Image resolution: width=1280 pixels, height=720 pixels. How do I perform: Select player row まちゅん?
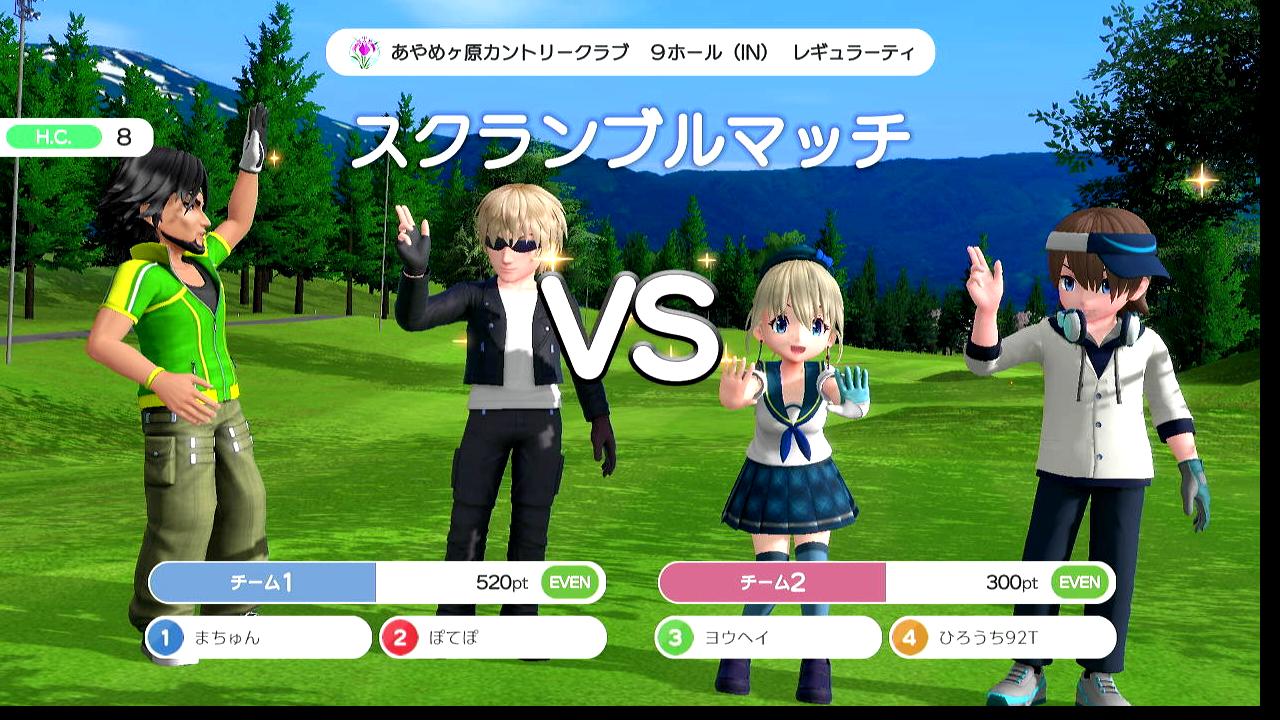258,637
